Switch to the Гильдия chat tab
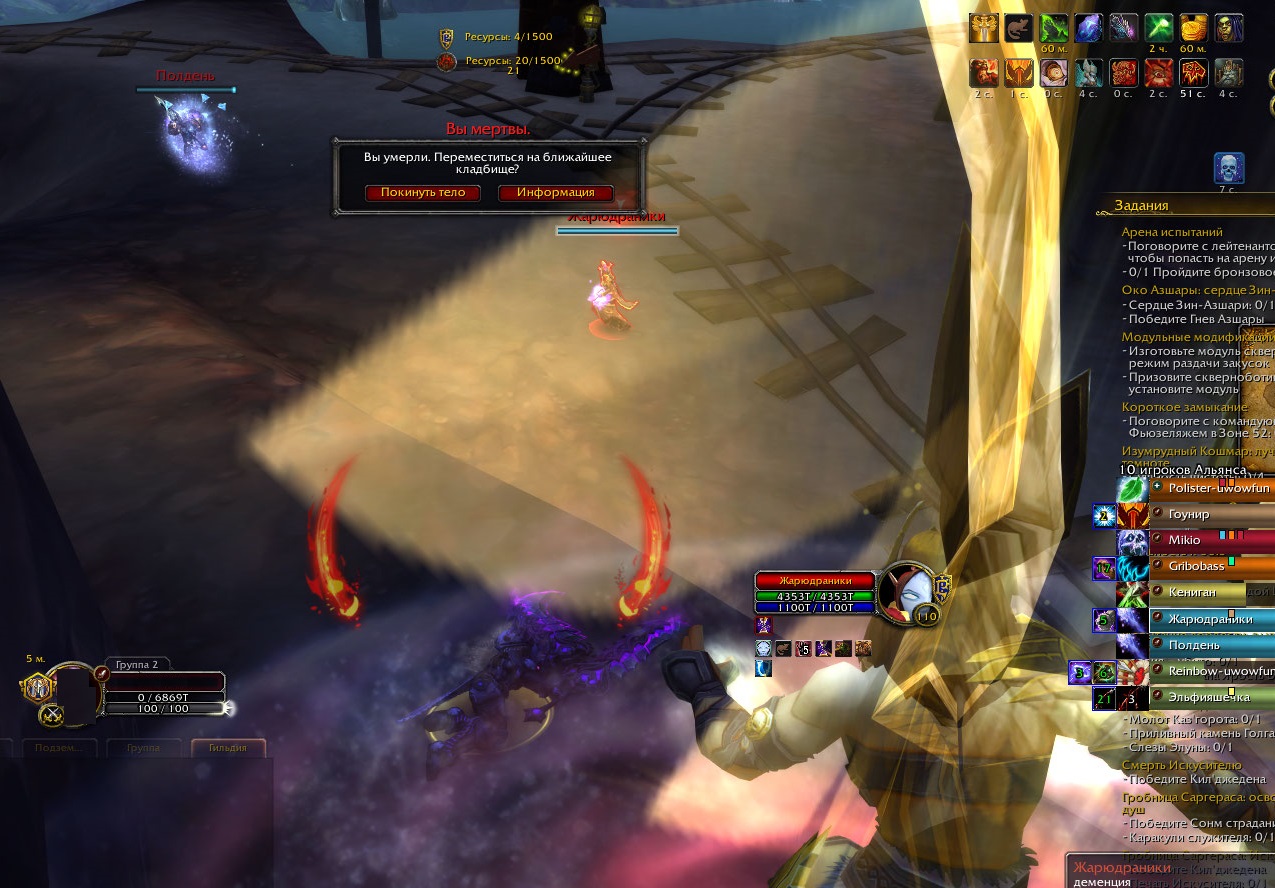Viewport: 1275px width, 888px height. (228, 748)
